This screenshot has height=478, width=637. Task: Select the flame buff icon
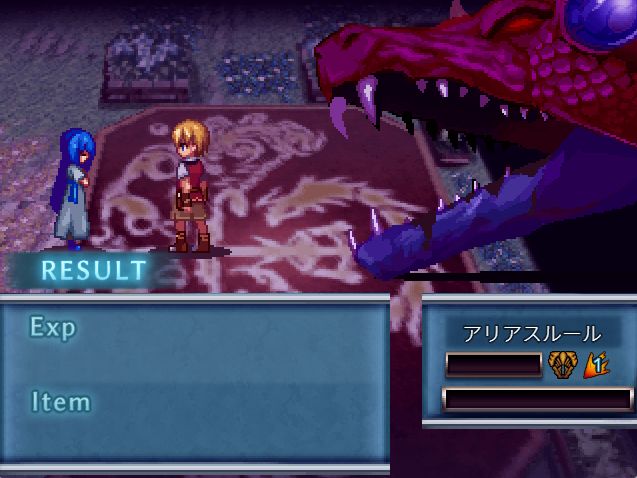pos(597,366)
